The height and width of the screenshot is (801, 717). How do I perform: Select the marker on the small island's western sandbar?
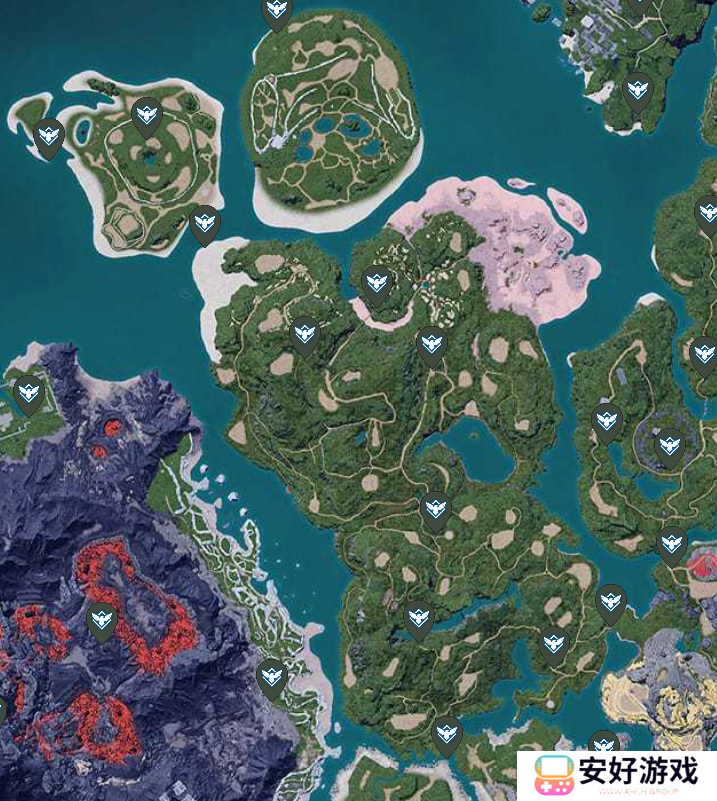coord(49,137)
